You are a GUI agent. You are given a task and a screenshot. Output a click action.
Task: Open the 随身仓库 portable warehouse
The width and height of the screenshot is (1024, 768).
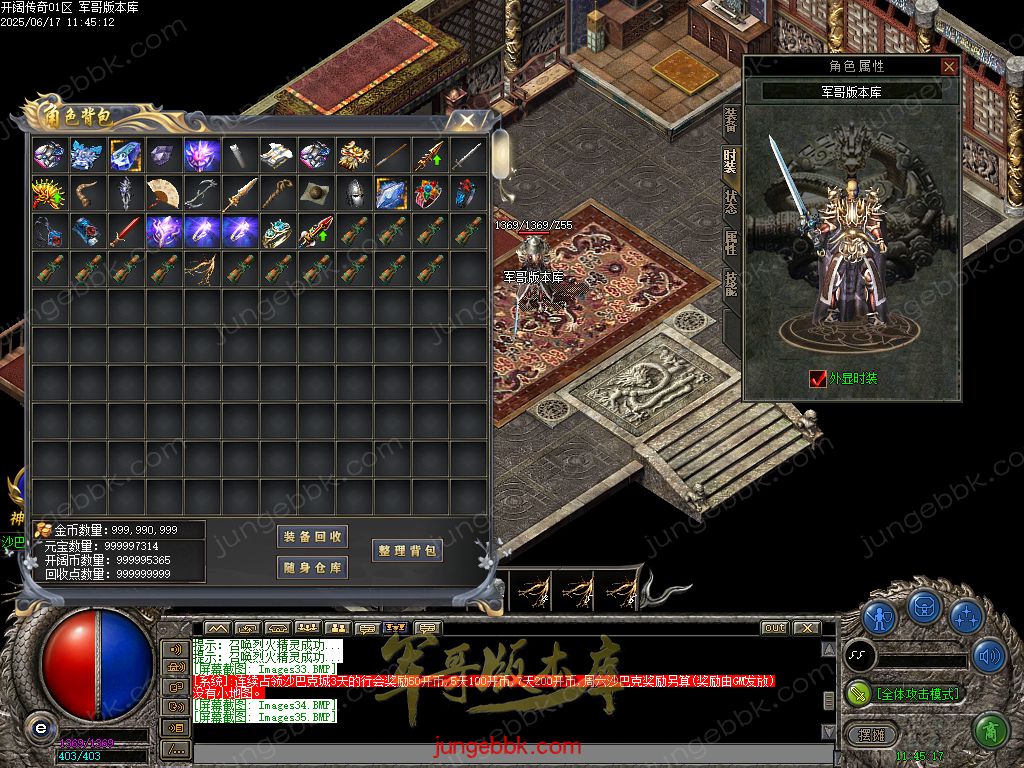point(312,568)
